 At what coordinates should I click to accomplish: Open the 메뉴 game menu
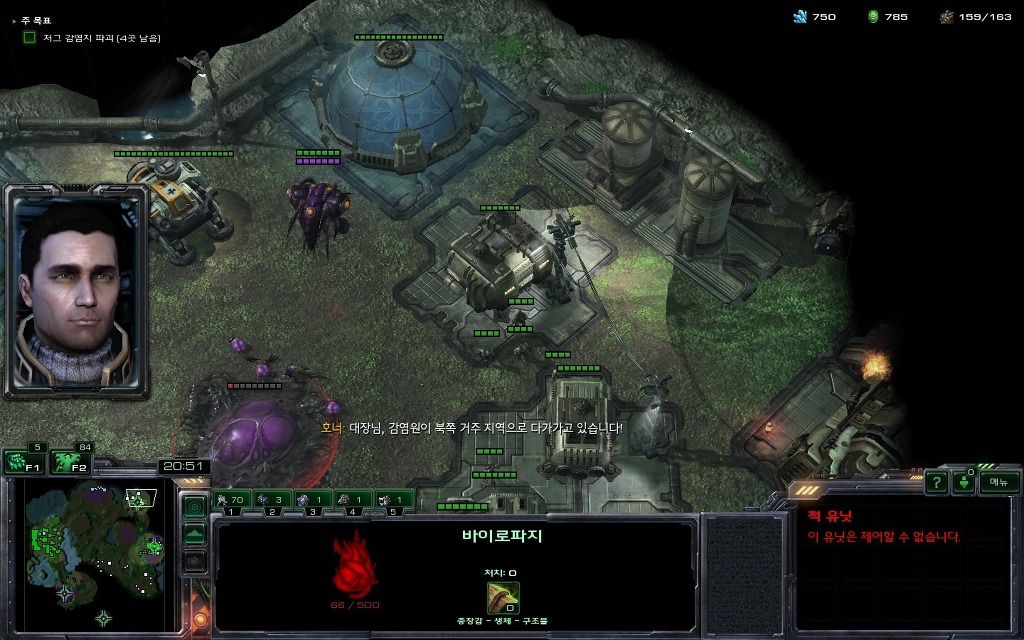[998, 482]
